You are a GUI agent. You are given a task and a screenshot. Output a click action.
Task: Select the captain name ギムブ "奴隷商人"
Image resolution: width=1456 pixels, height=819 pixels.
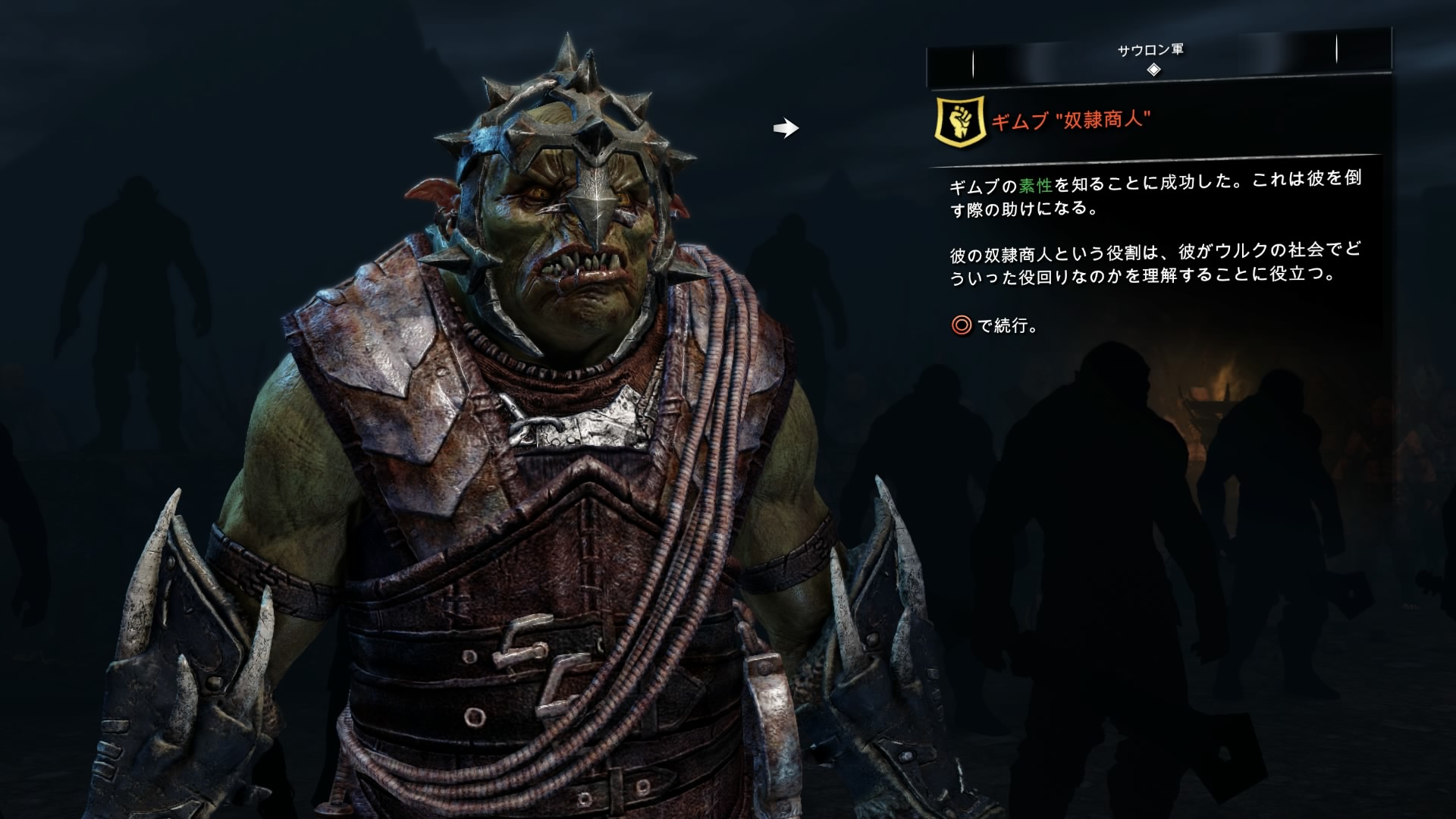[1070, 120]
